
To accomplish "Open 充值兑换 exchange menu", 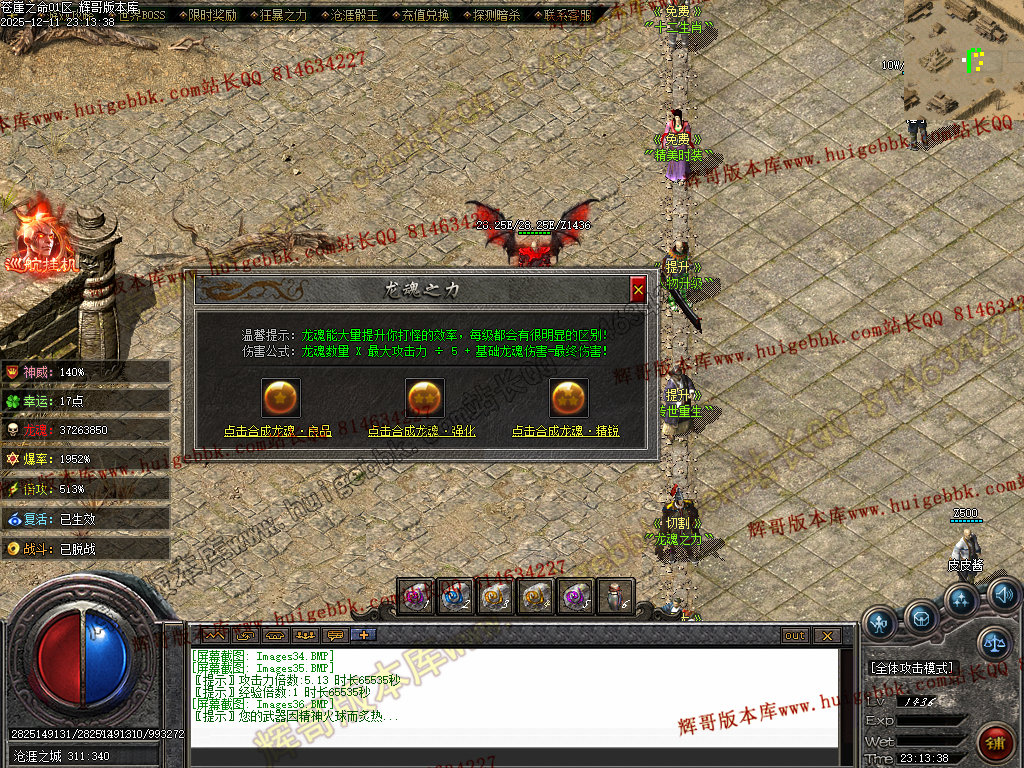I will (x=425, y=16).
